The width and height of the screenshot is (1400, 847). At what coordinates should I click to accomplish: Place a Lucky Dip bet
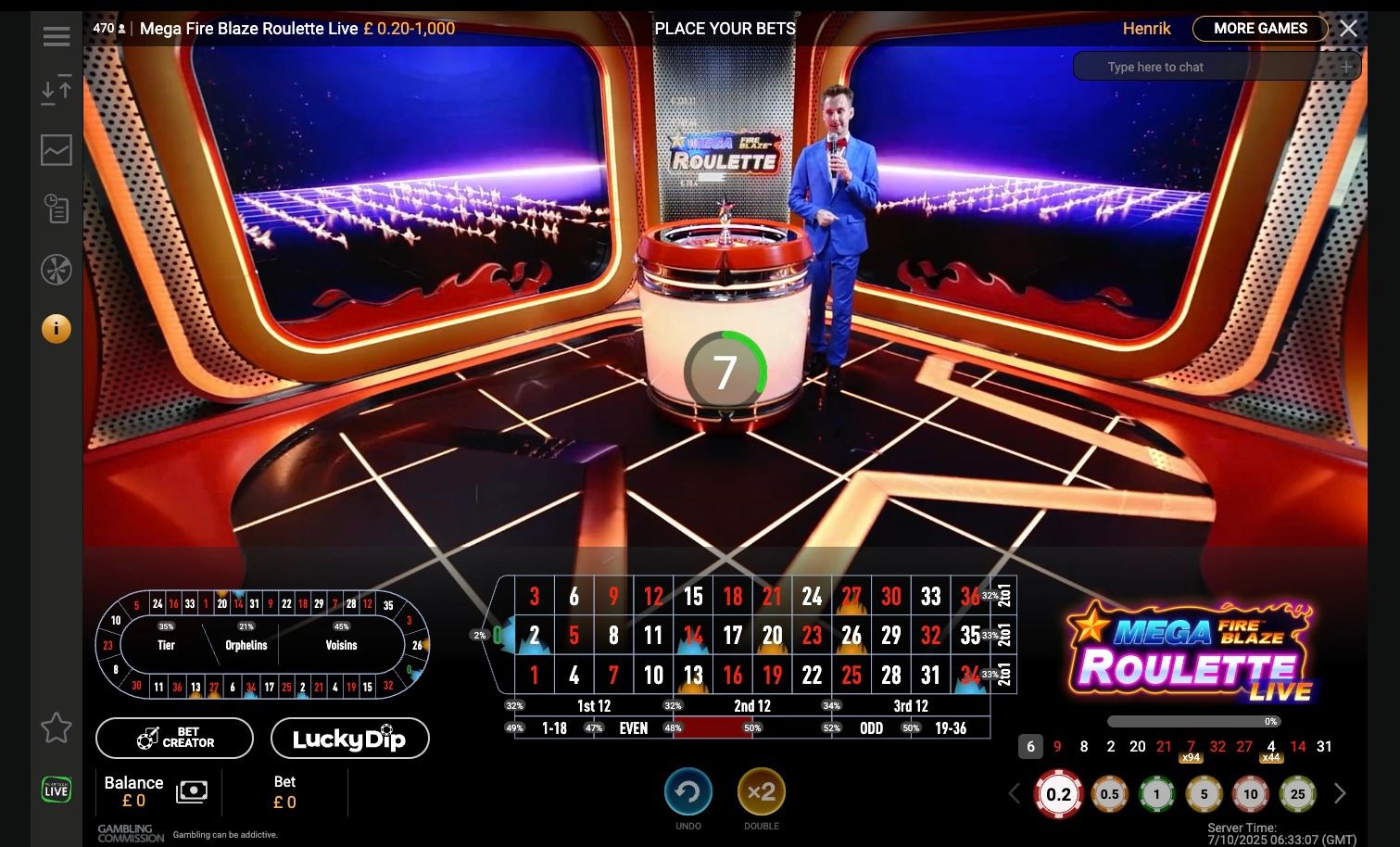(349, 738)
